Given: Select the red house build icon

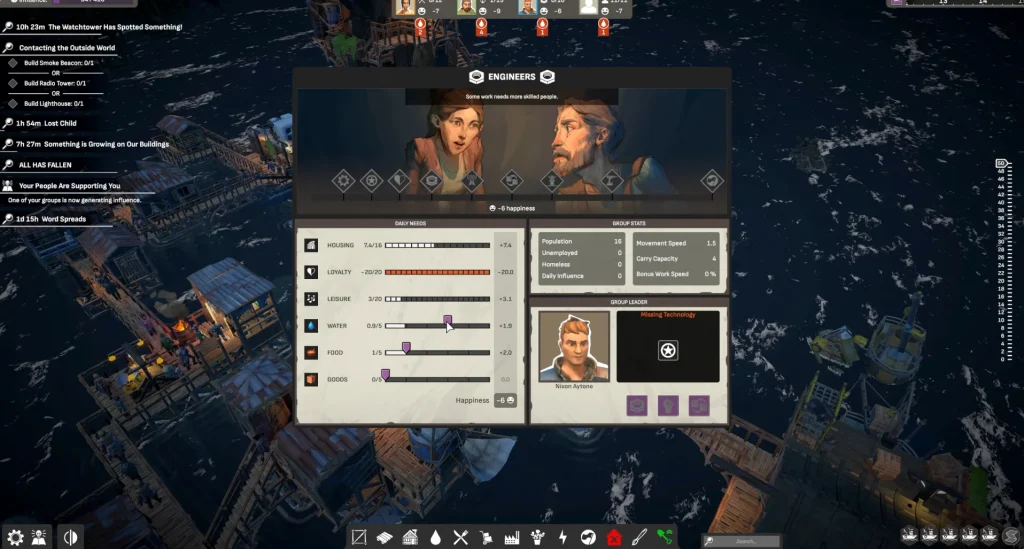Looking at the screenshot, I should pos(614,537).
